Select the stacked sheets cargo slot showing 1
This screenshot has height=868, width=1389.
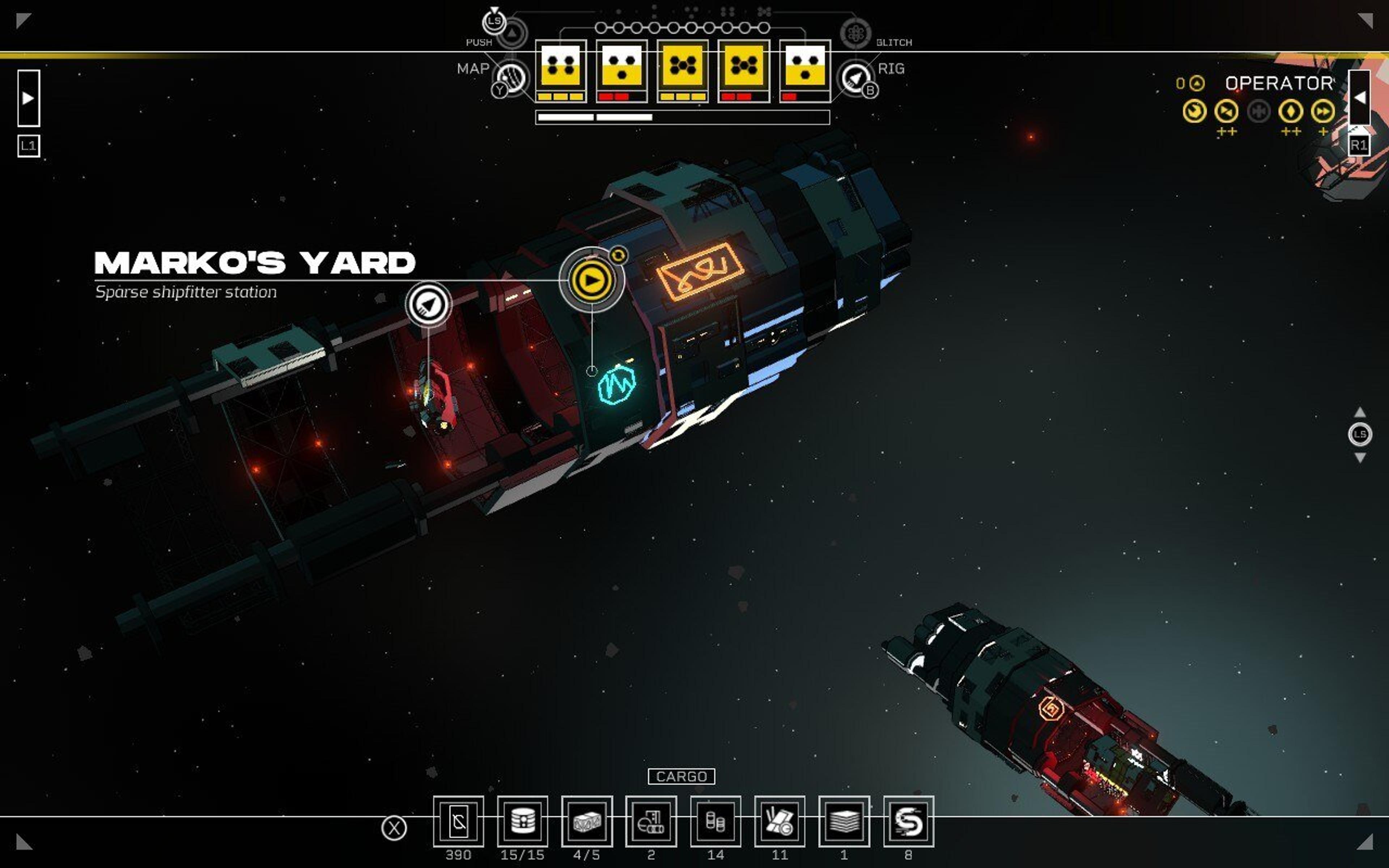[x=844, y=821]
